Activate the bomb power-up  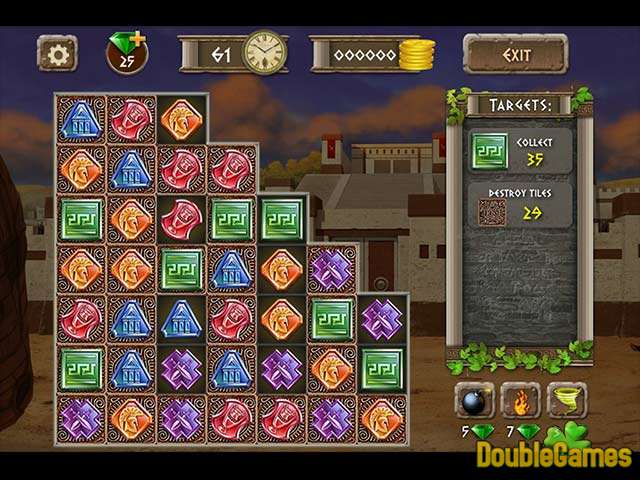tap(474, 400)
